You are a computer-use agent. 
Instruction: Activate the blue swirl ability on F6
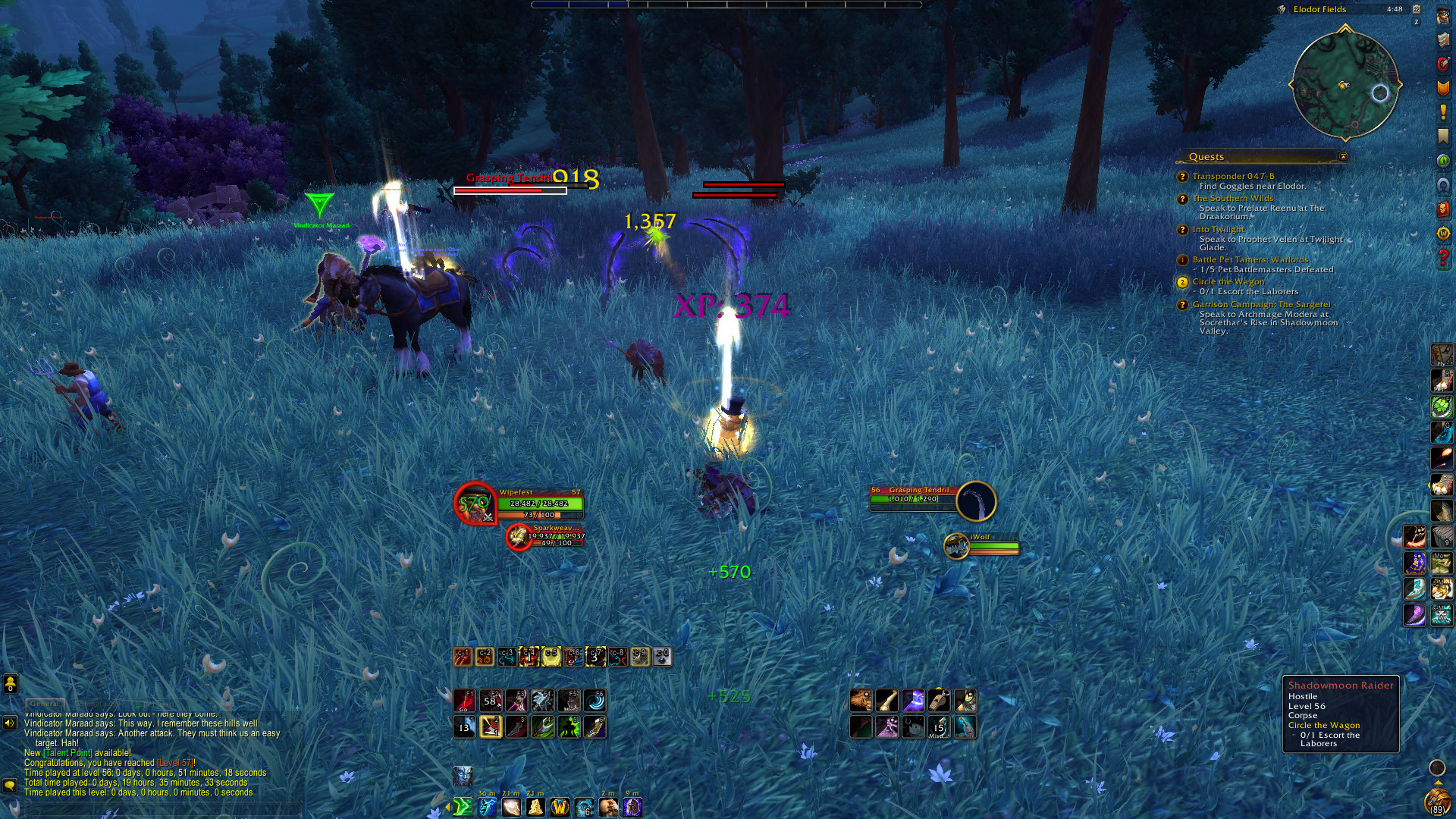[595, 700]
